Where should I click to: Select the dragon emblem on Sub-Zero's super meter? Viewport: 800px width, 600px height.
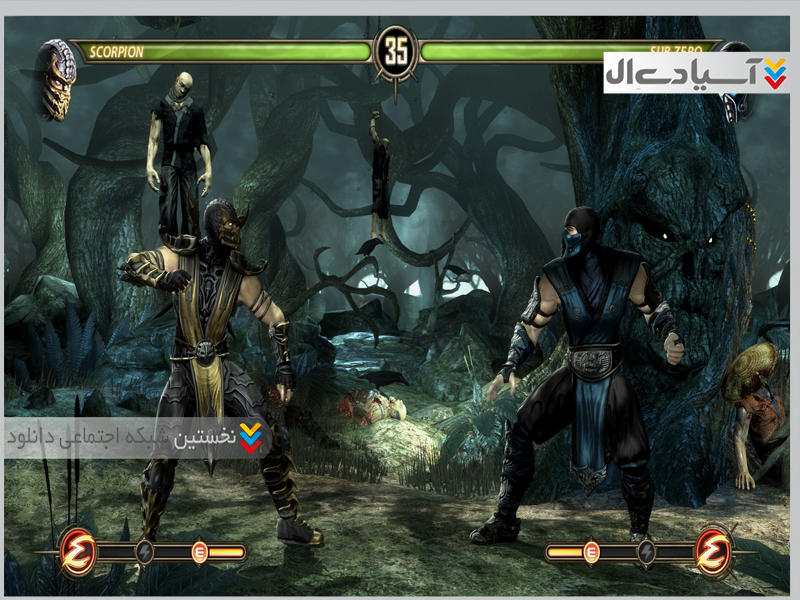coord(713,549)
